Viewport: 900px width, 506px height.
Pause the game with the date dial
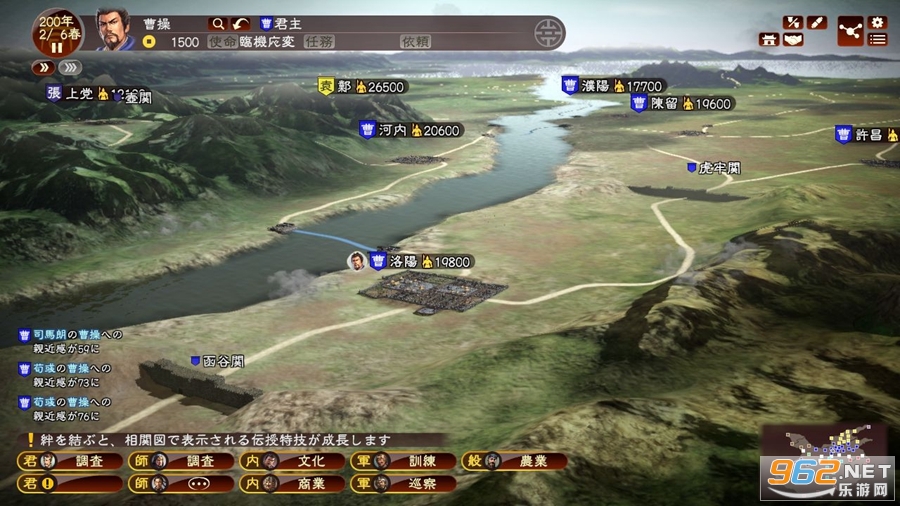tap(56, 48)
